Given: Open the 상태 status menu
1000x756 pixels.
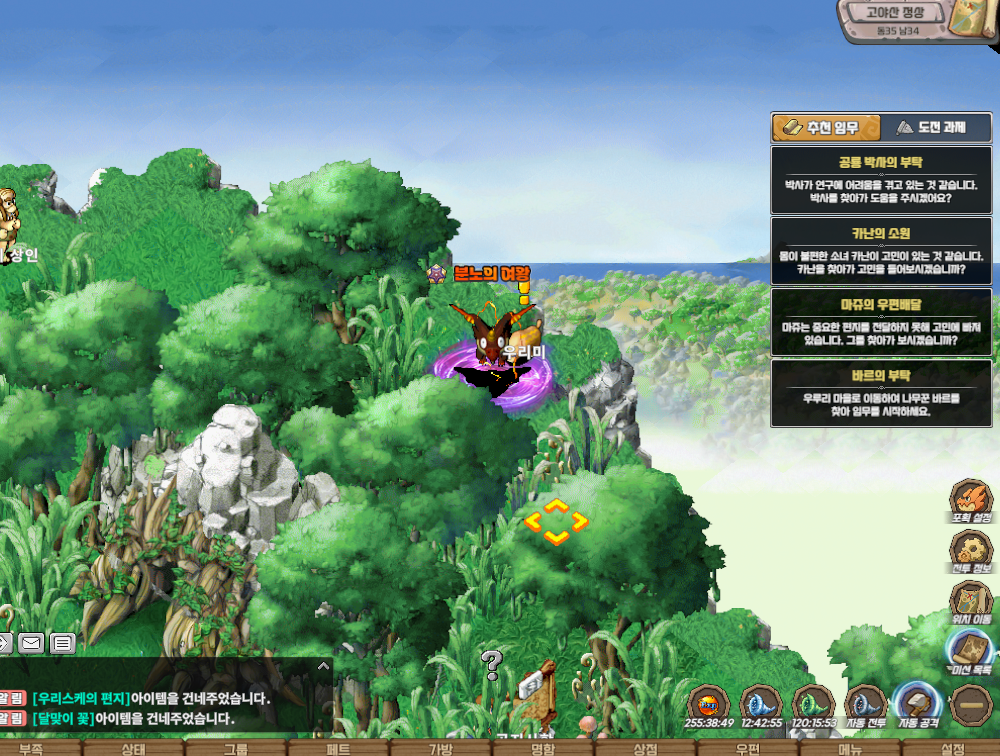Looking at the screenshot, I should 133,748.
